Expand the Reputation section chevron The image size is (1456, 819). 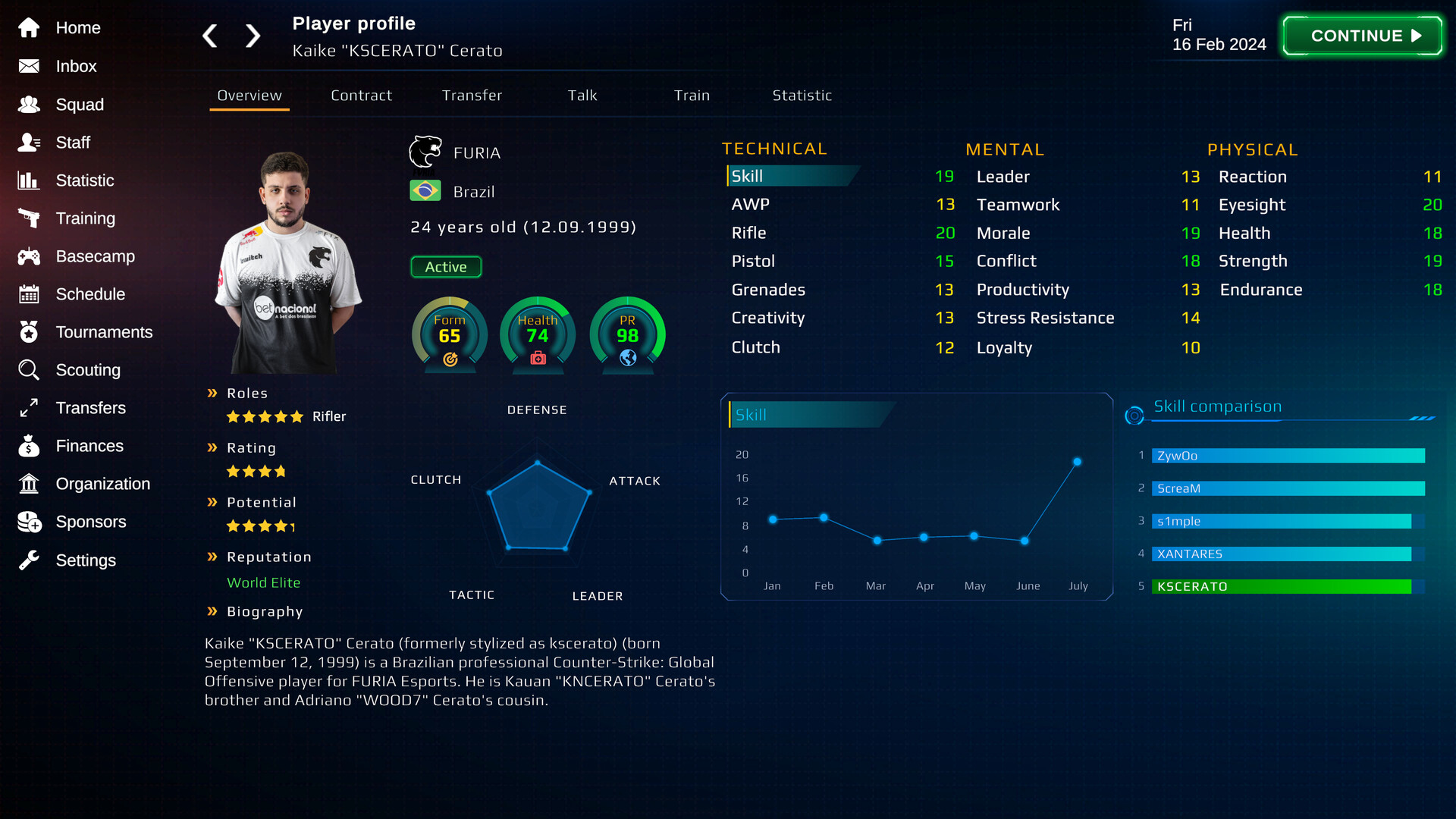click(212, 556)
